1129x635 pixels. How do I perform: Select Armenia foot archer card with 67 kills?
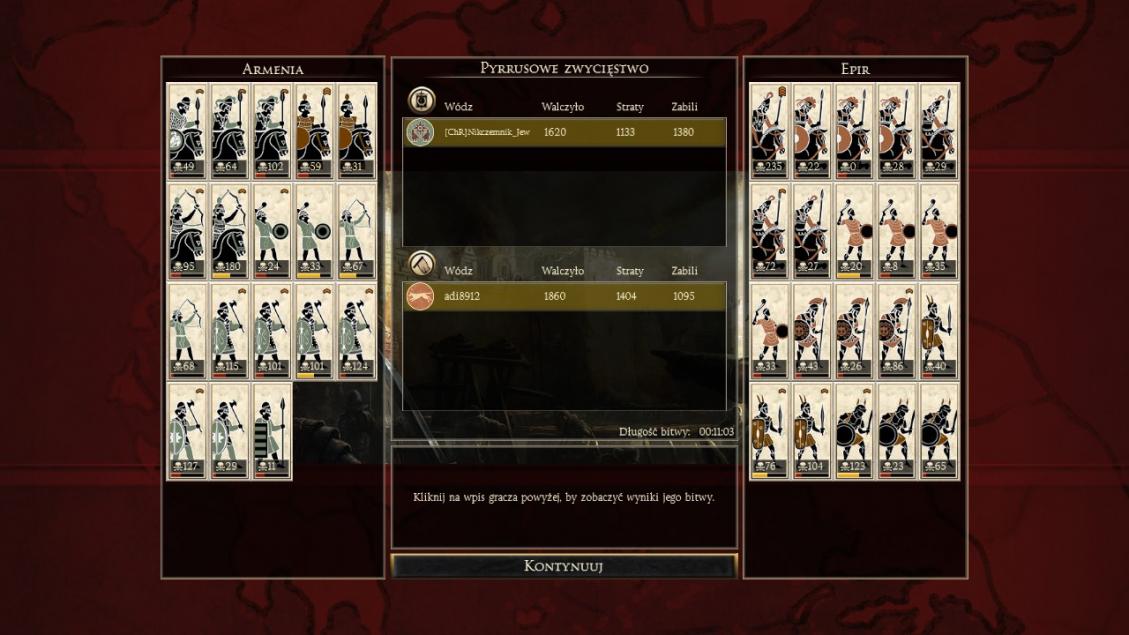355,231
